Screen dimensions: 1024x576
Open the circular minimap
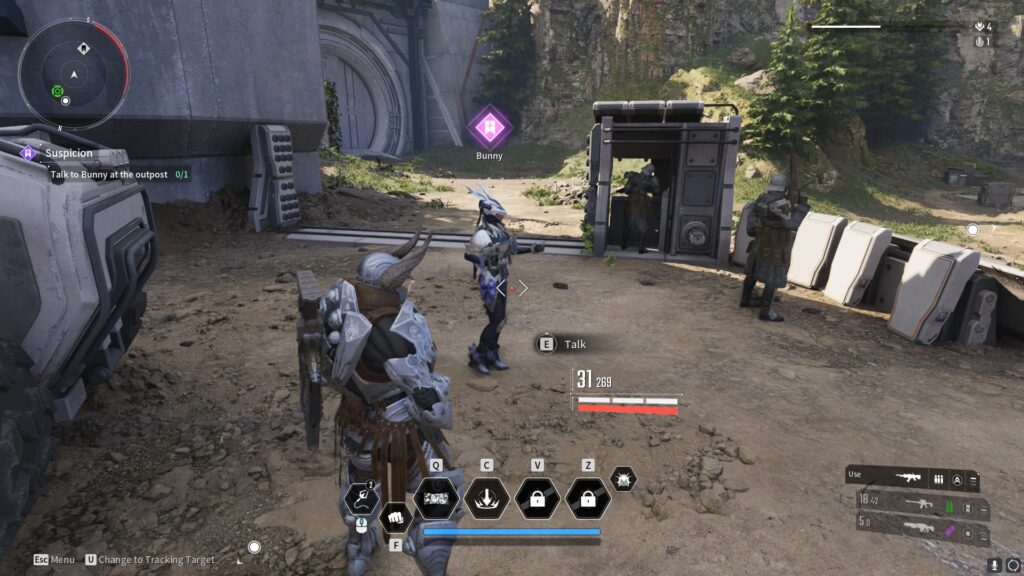(x=73, y=73)
